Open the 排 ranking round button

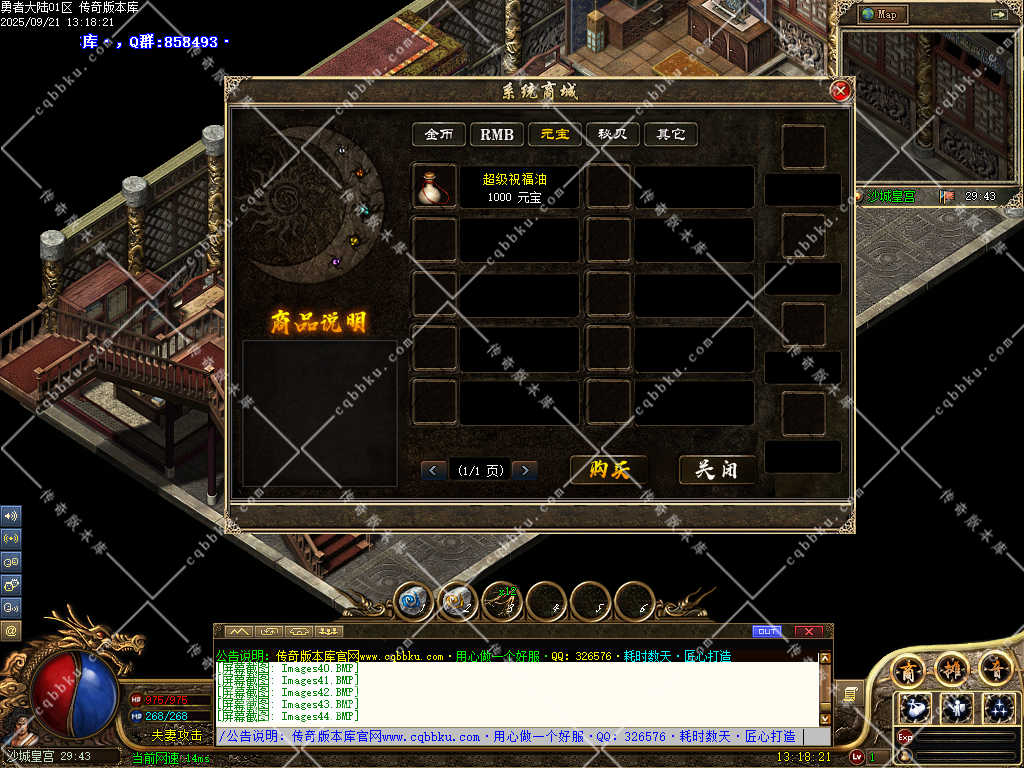[951, 668]
